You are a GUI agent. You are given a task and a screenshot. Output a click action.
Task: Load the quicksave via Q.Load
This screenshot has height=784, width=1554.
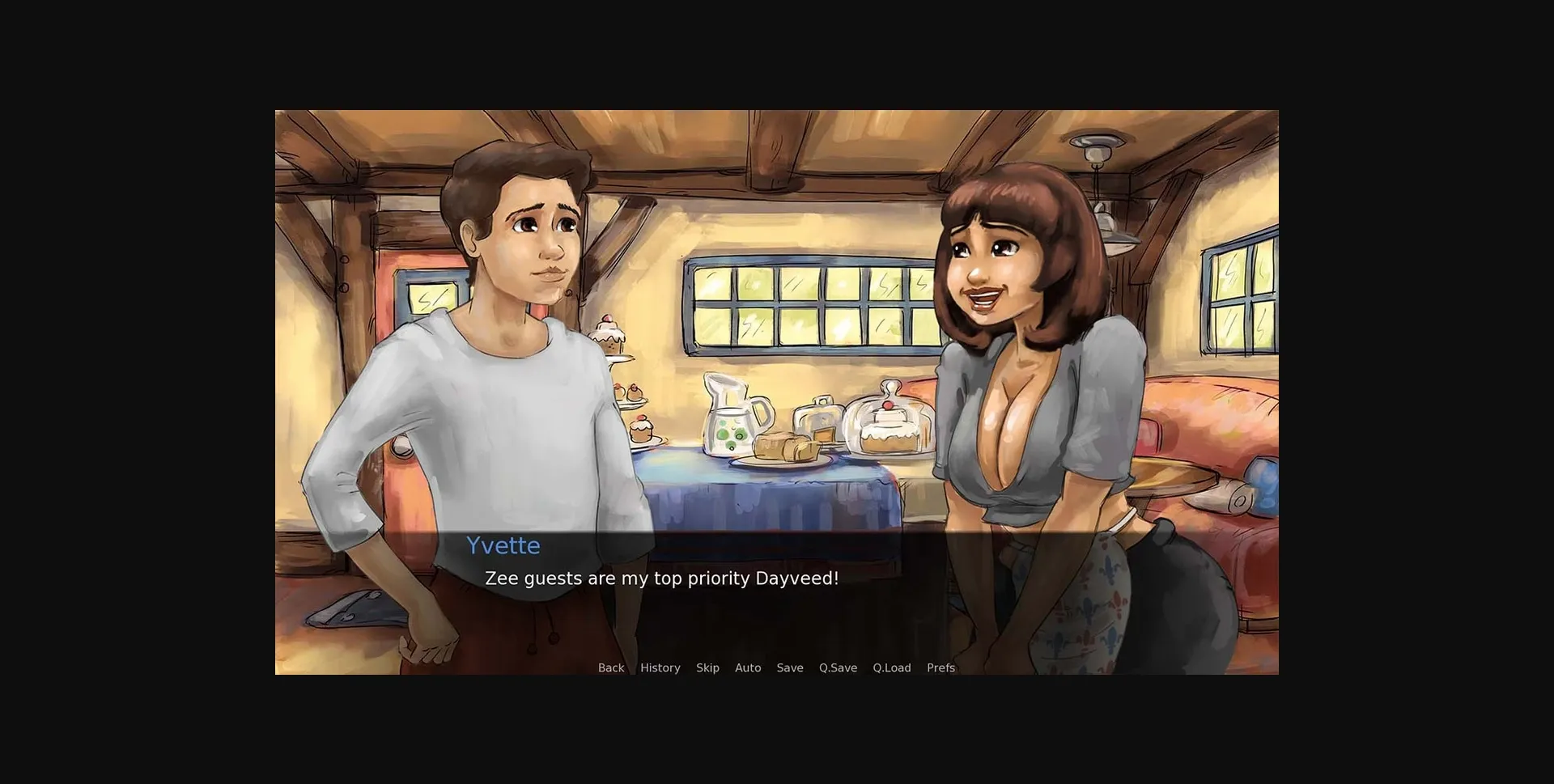point(891,667)
